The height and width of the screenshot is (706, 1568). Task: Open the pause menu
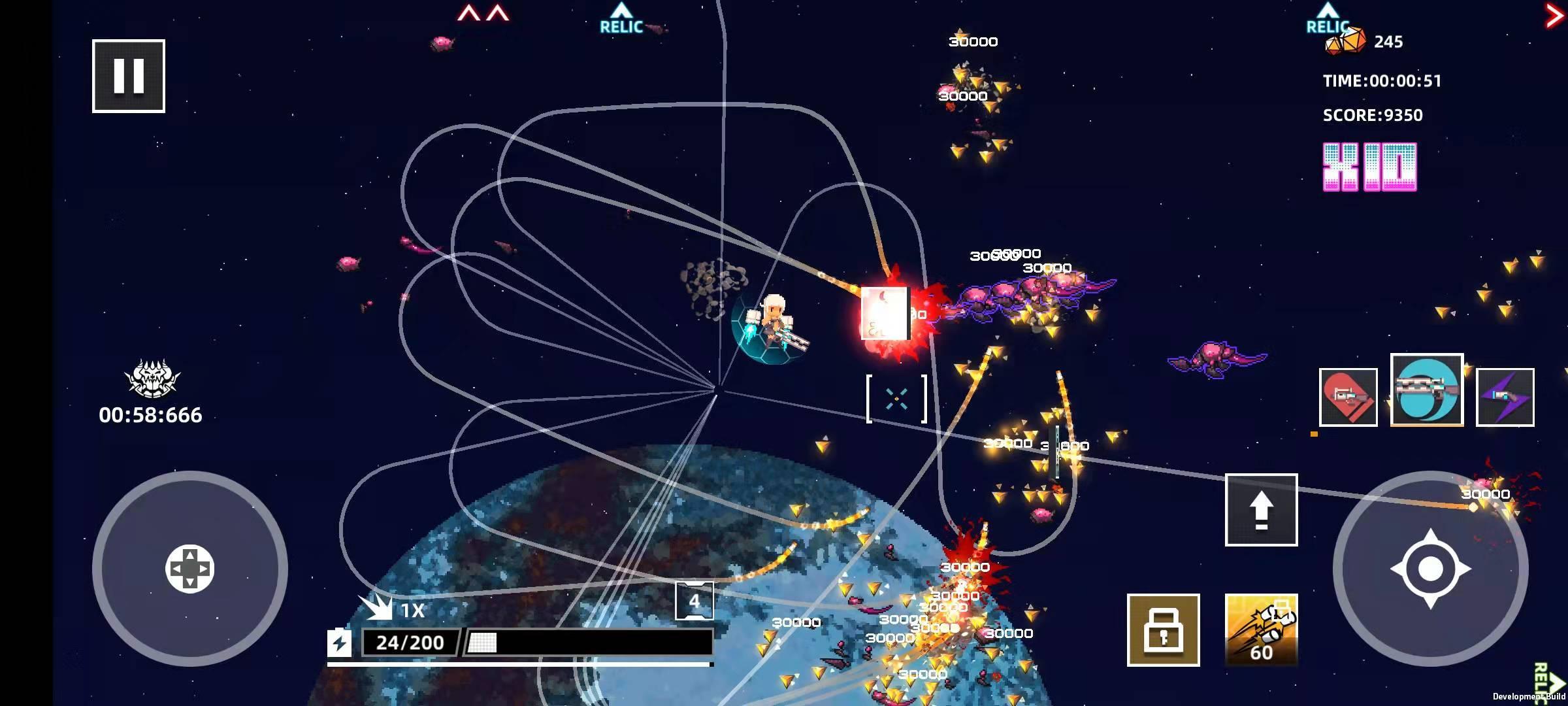[x=129, y=74]
